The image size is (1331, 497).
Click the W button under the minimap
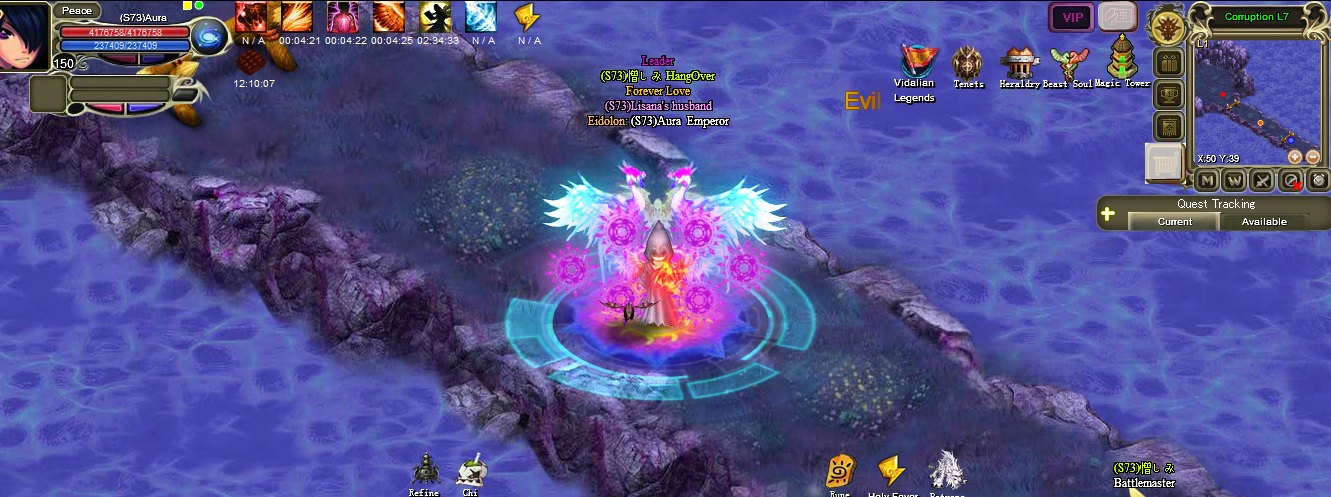coord(1235,180)
